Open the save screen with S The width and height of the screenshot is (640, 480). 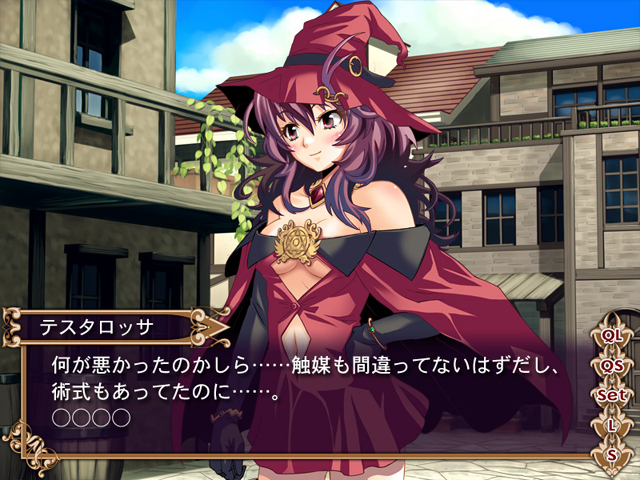(x=612, y=455)
